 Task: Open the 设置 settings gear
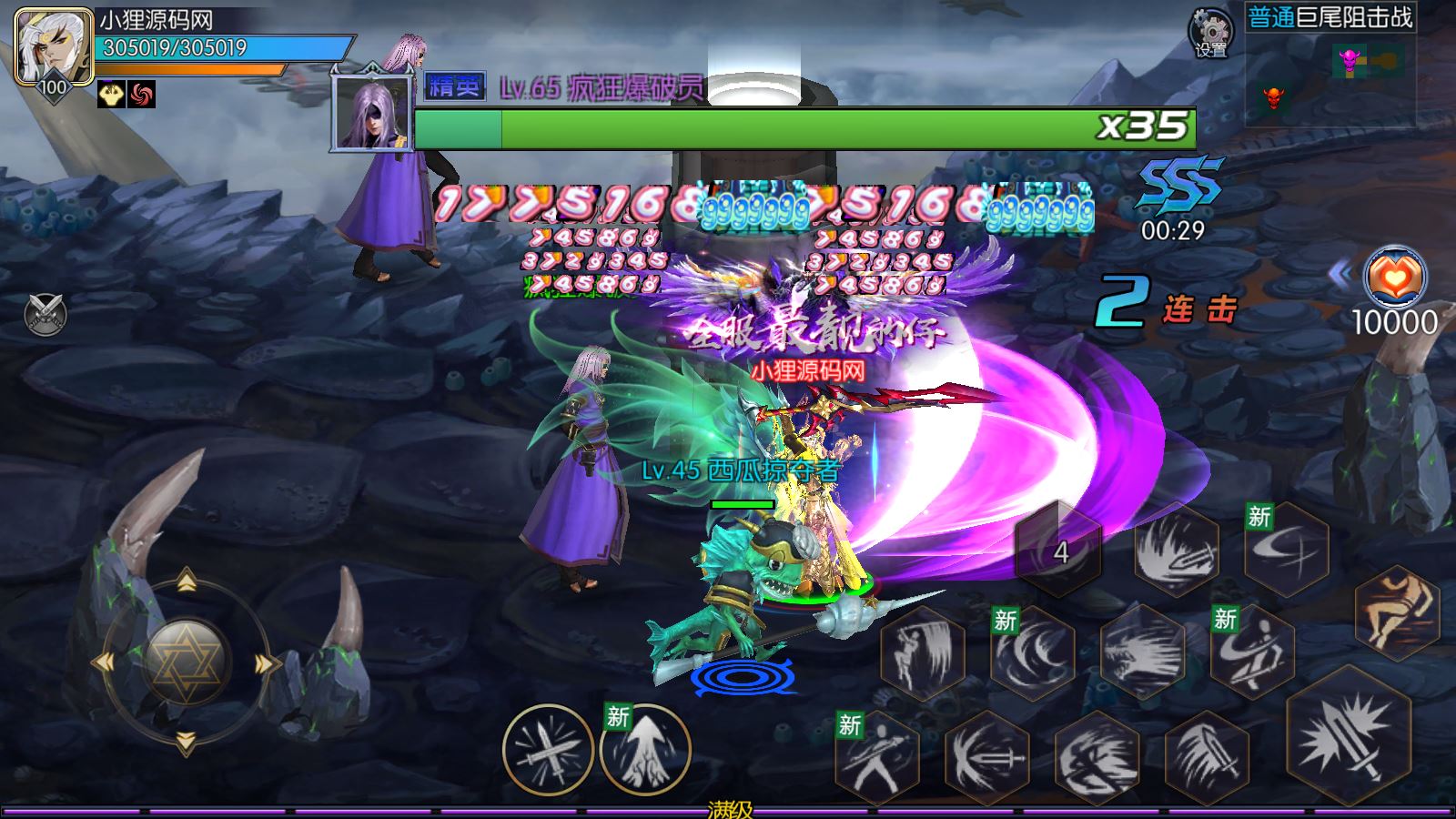pos(1211,34)
